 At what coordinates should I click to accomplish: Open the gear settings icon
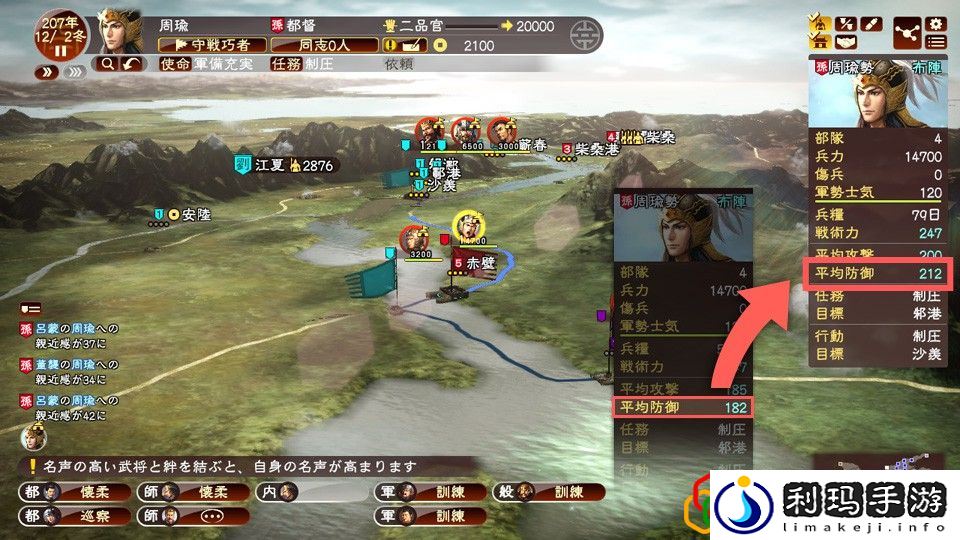(936, 23)
